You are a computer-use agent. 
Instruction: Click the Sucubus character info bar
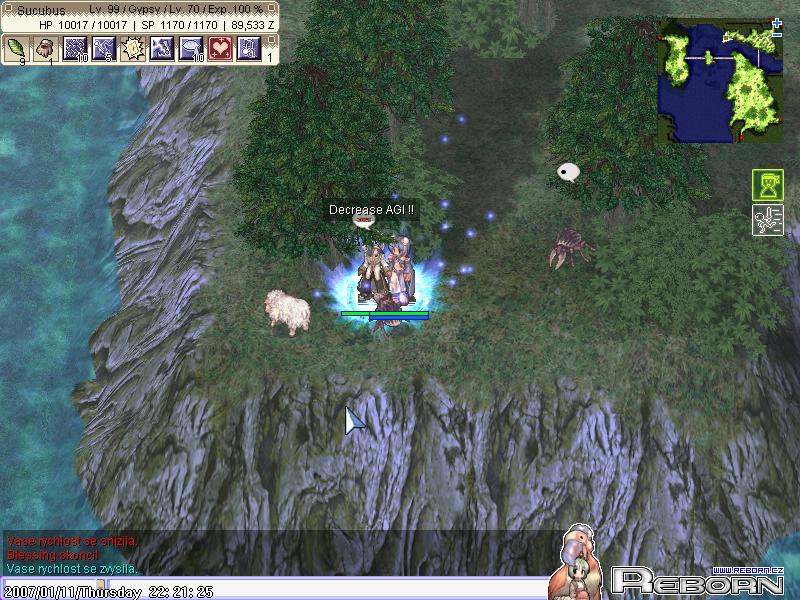click(x=140, y=10)
